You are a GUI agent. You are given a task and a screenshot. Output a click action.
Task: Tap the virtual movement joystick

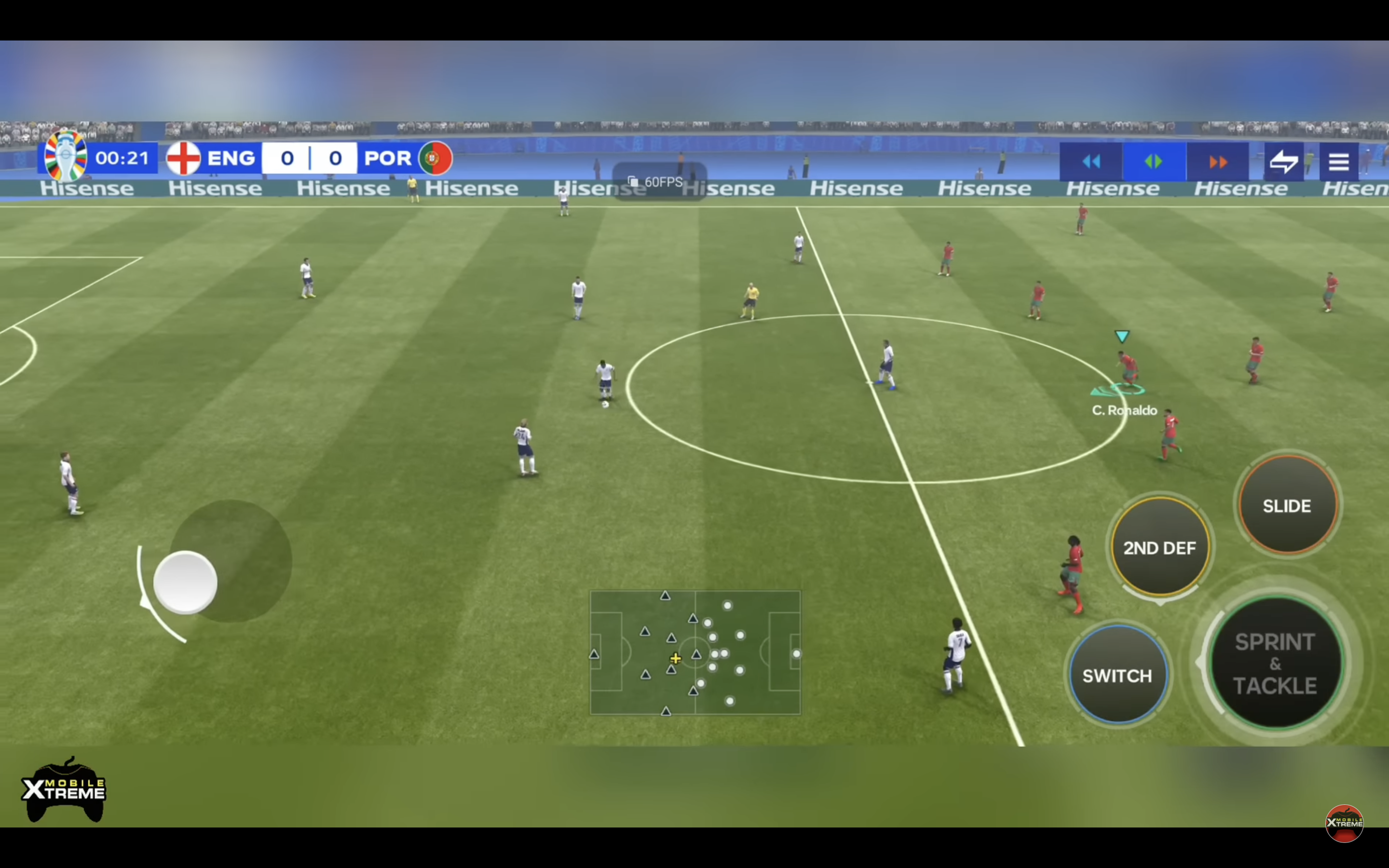click(185, 583)
